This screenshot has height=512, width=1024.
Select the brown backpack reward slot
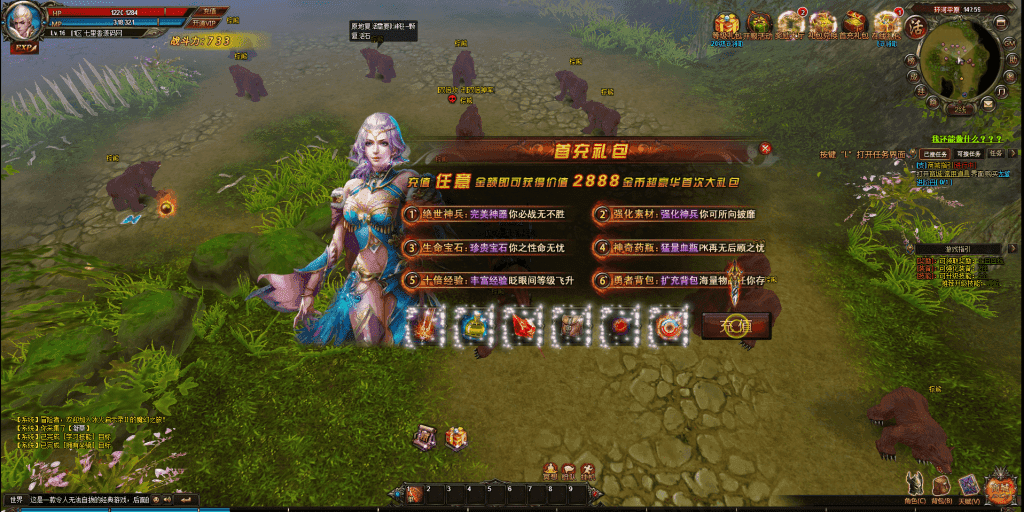click(x=571, y=325)
